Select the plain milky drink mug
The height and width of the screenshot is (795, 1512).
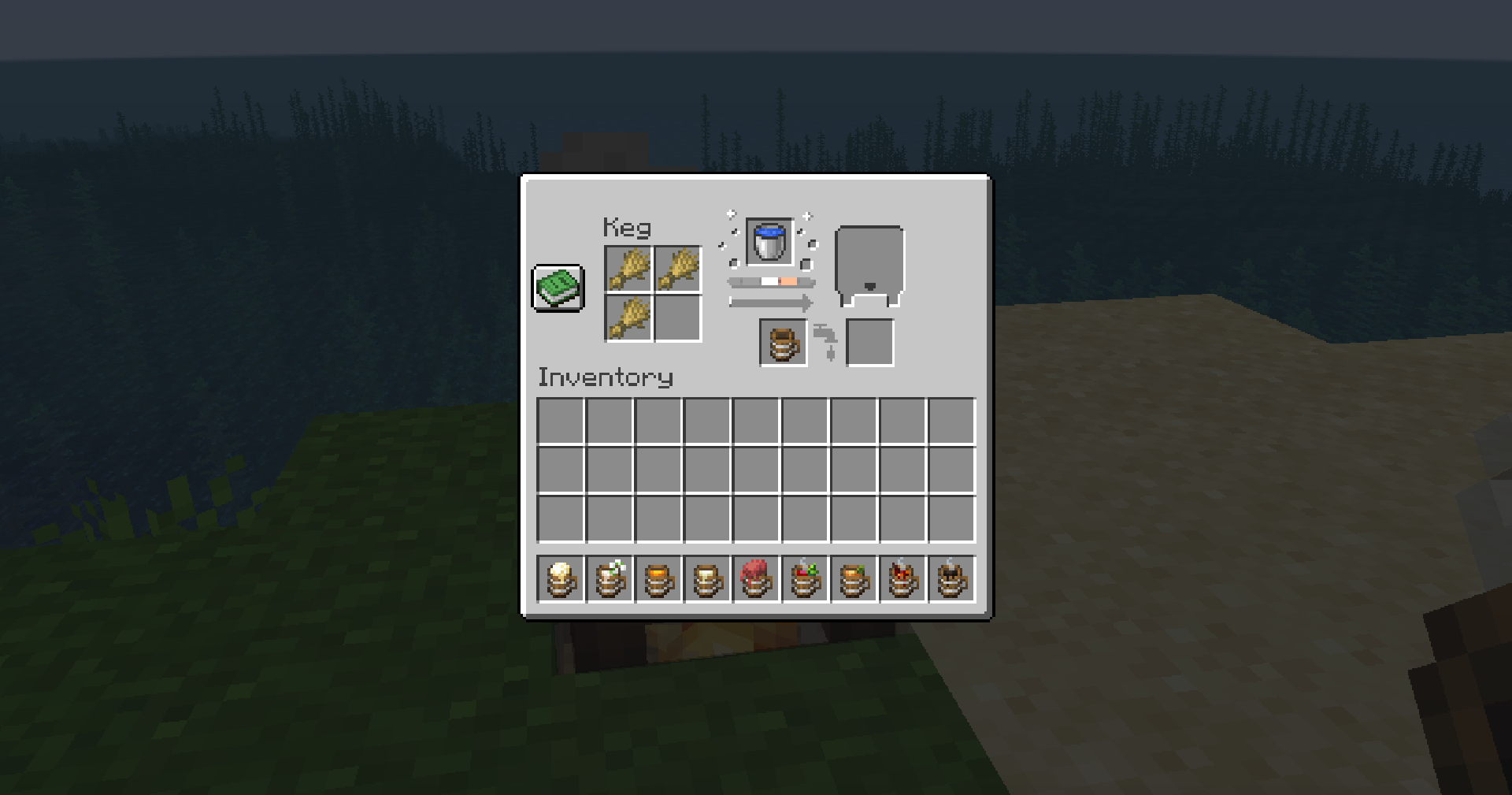point(708,579)
